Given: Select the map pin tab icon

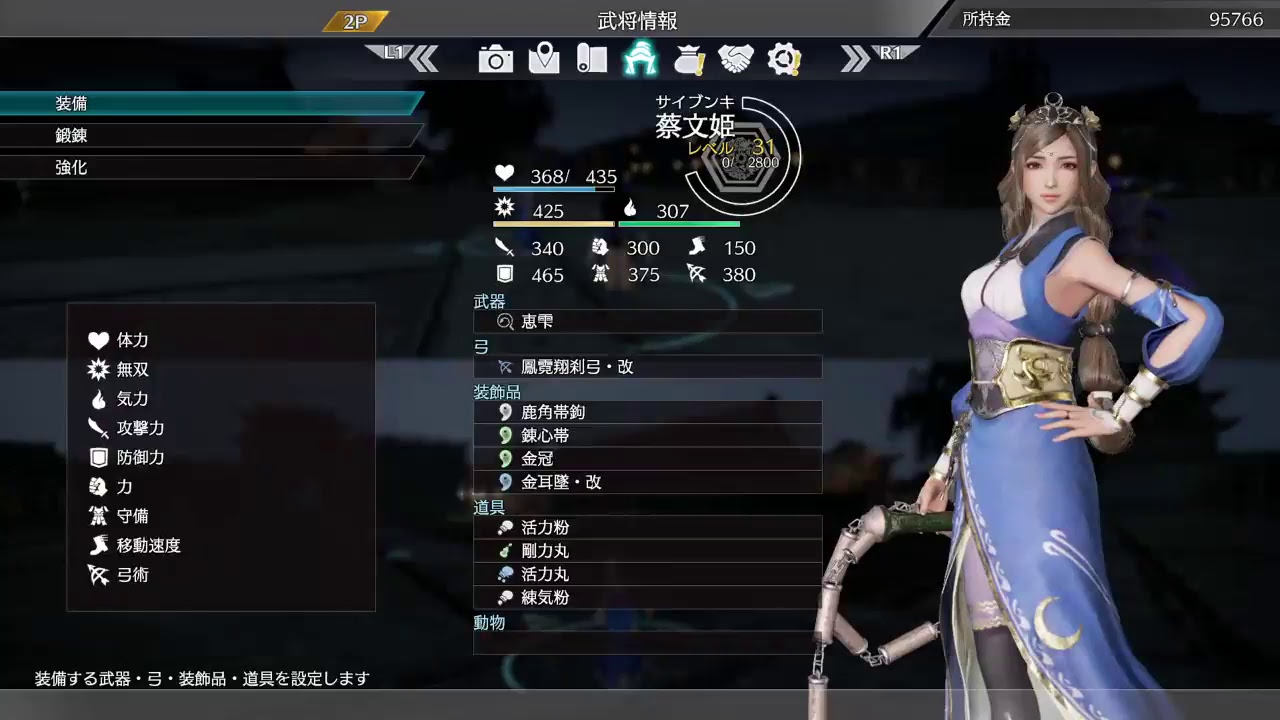Looking at the screenshot, I should pyautogui.click(x=543, y=59).
